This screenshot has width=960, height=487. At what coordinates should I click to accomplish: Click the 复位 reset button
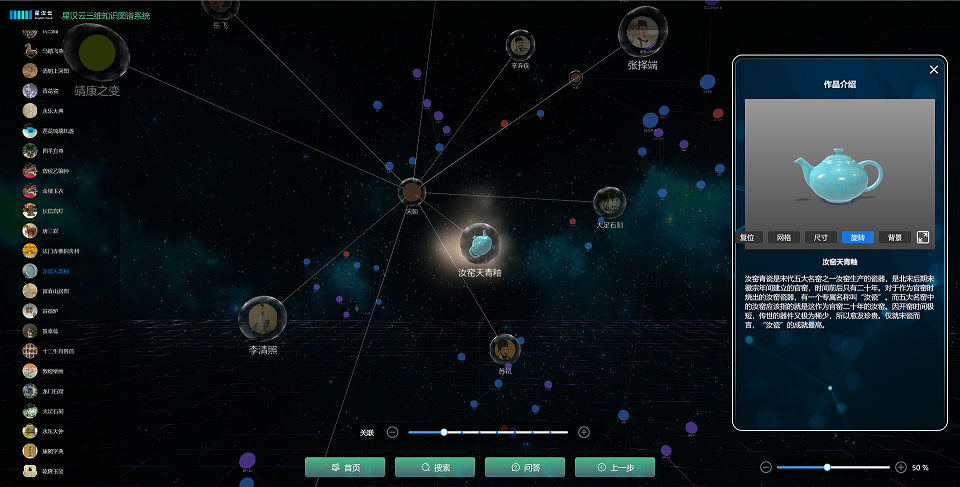746,238
